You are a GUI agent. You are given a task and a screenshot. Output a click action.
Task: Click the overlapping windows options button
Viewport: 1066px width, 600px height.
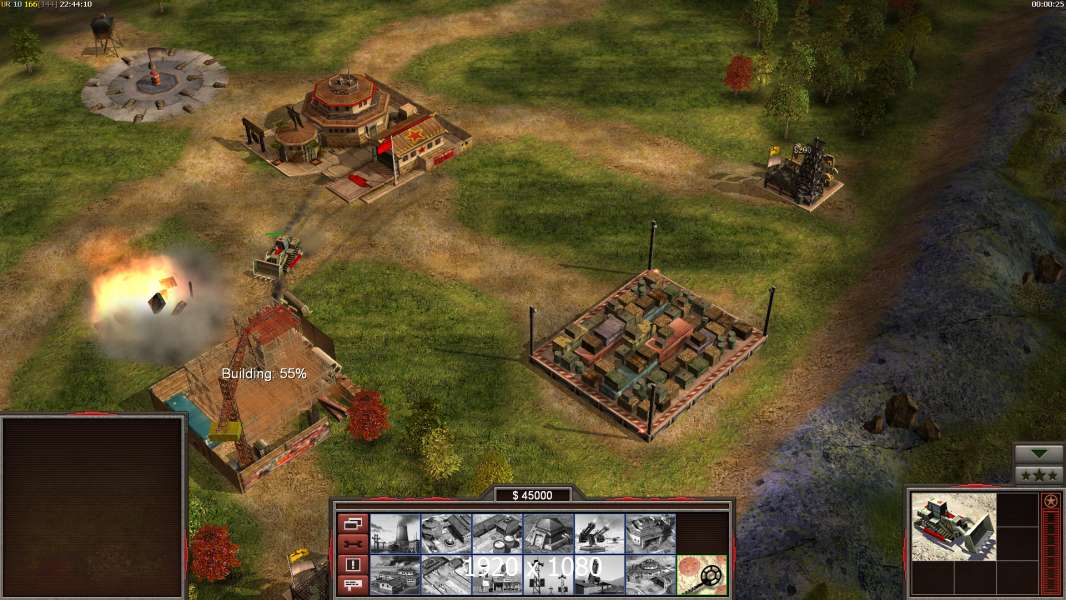352,522
